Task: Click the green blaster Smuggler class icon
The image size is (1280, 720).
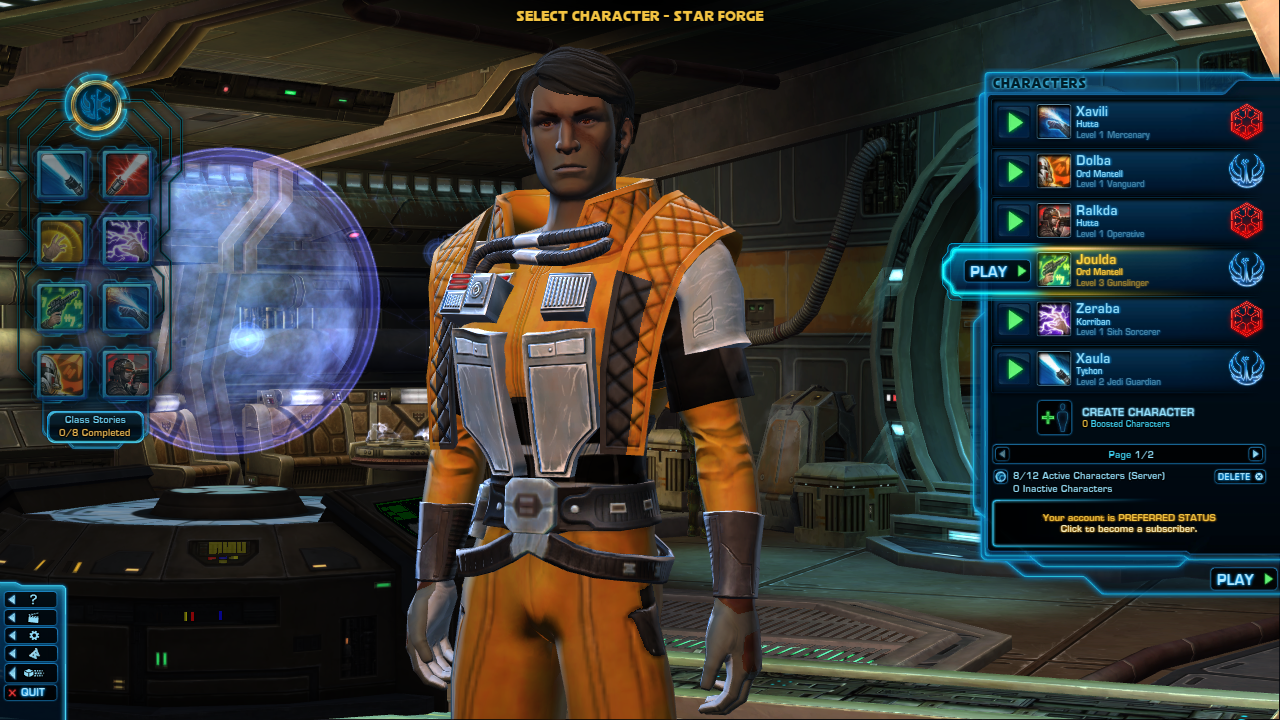Action: pyautogui.click(x=62, y=306)
